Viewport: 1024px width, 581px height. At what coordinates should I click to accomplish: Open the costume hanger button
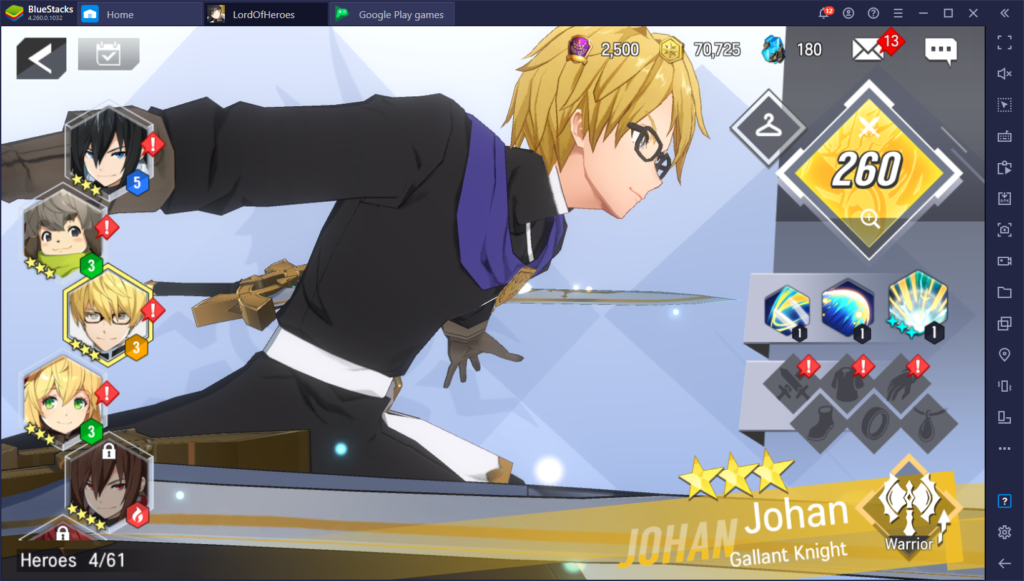(768, 125)
